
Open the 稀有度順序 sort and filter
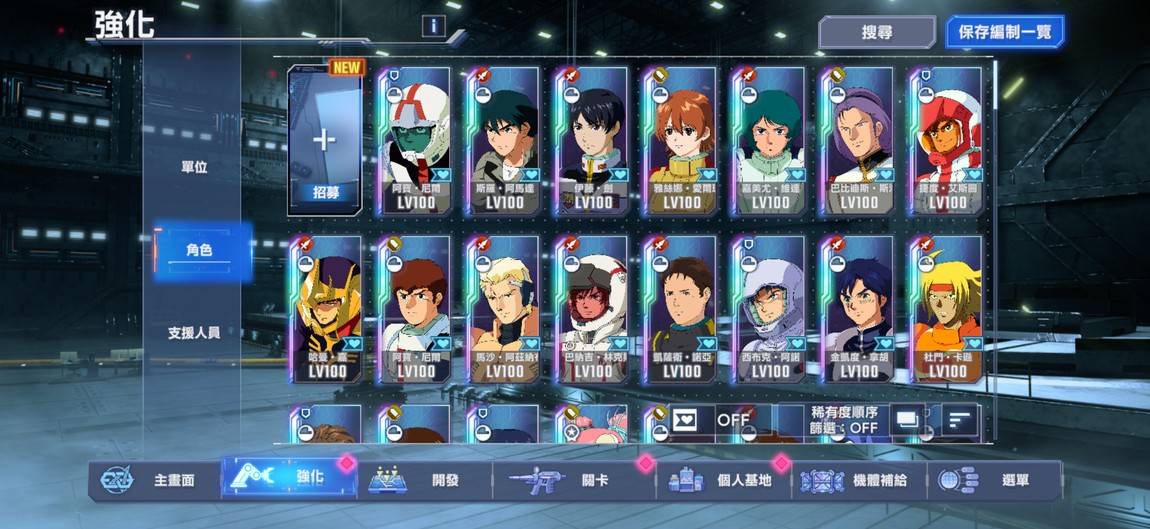click(x=846, y=420)
